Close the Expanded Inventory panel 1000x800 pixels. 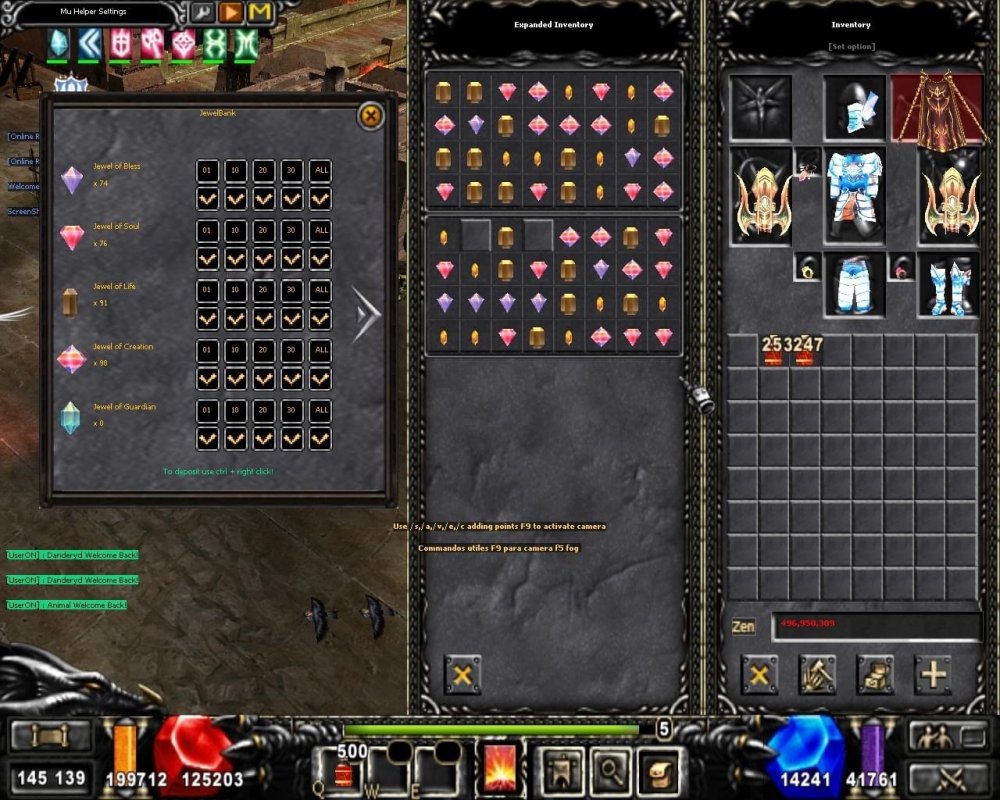coord(462,675)
